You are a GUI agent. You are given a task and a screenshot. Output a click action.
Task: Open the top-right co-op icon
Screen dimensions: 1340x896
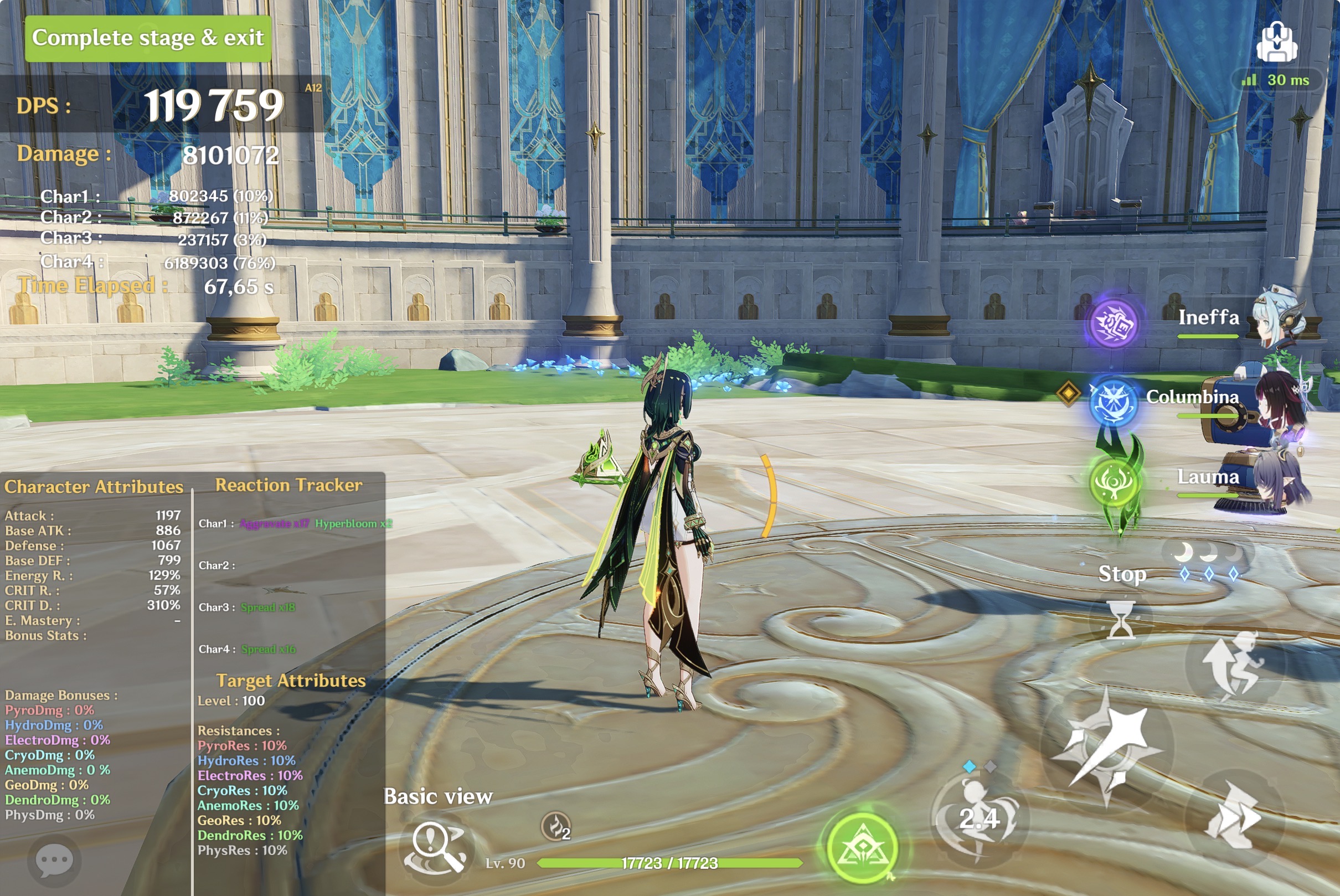1276,42
